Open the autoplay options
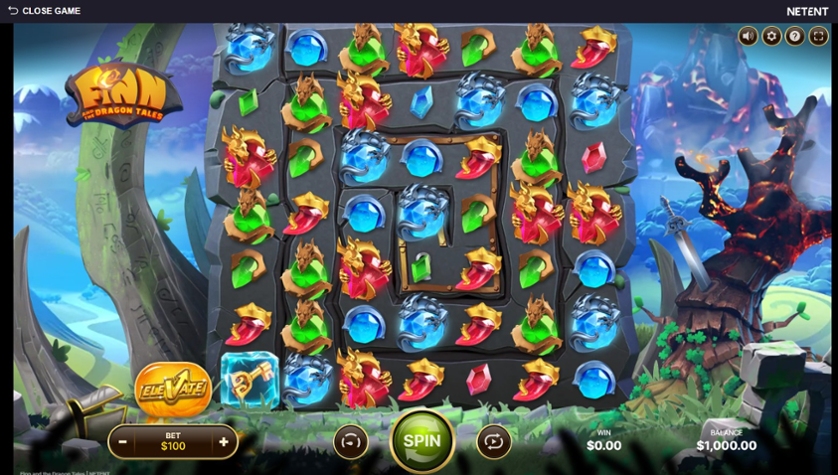838x475 pixels. (x=493, y=441)
